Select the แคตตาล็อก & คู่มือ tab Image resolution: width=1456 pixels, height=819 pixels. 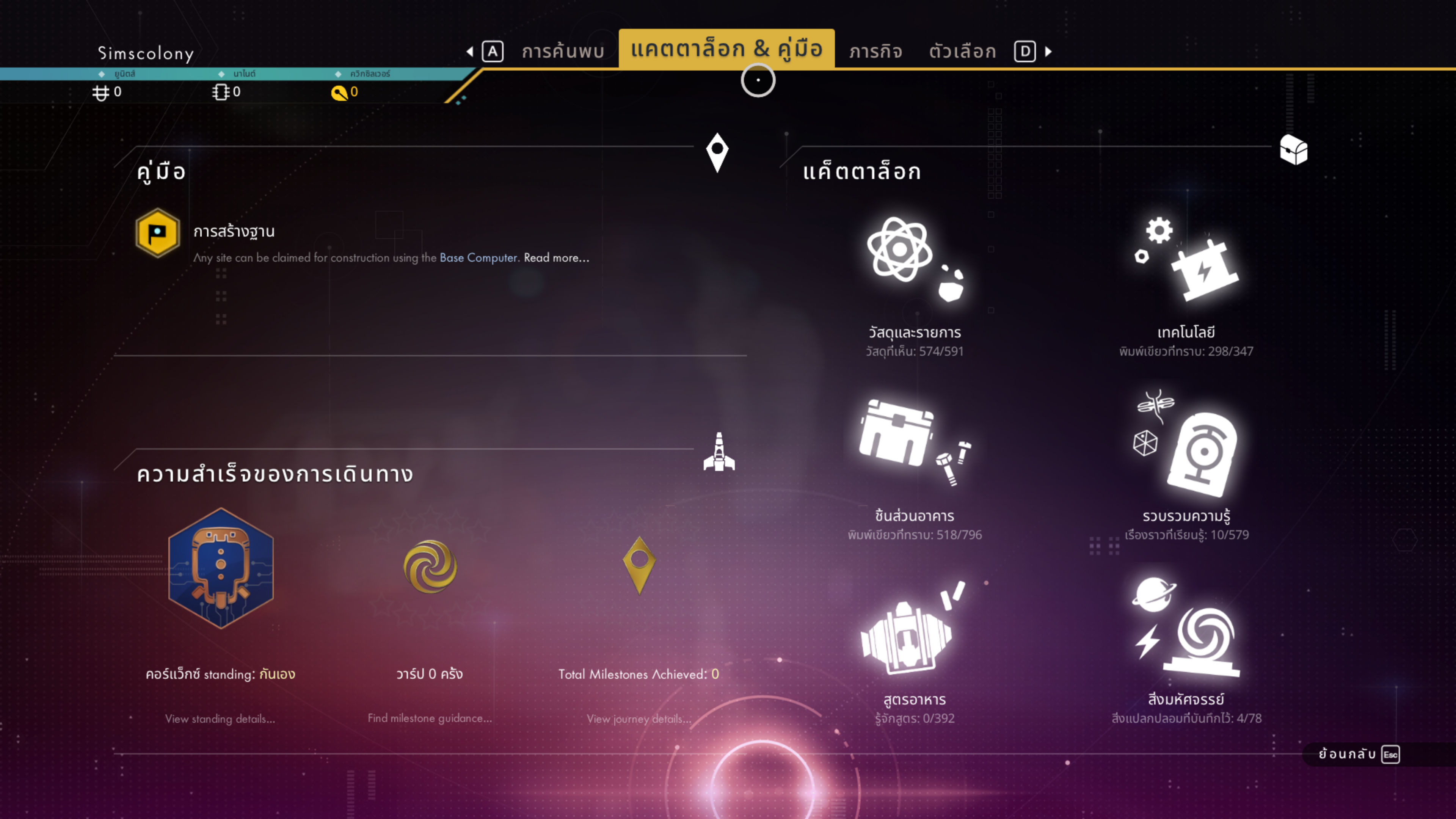click(x=726, y=49)
